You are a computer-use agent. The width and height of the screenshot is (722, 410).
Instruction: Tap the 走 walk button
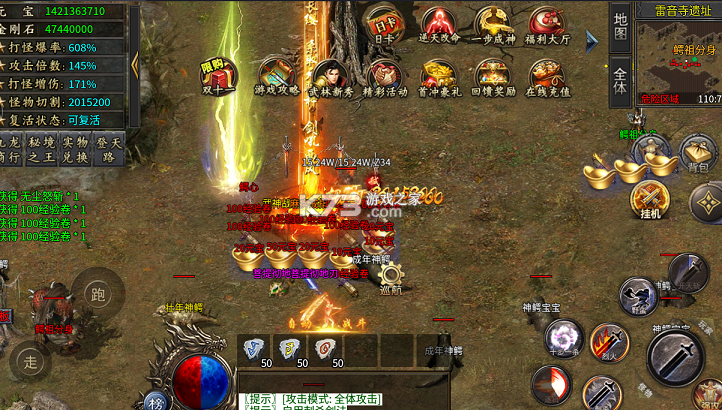pyautogui.click(x=31, y=361)
